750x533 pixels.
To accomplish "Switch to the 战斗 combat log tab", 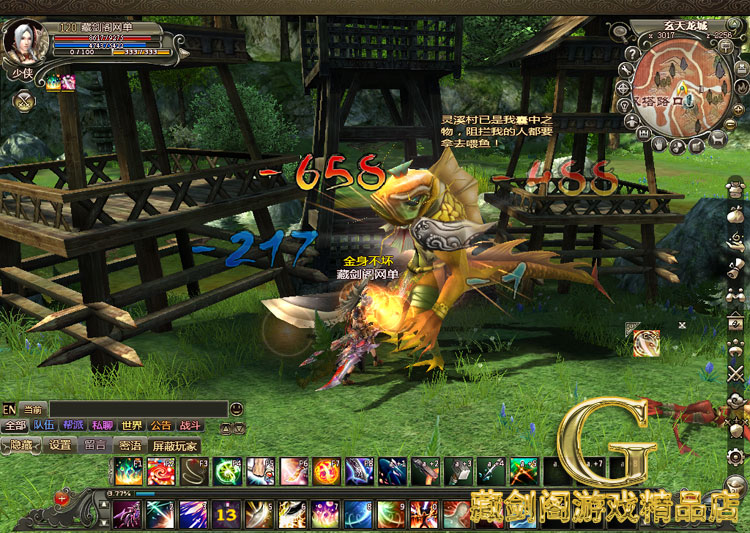I will pos(190,426).
